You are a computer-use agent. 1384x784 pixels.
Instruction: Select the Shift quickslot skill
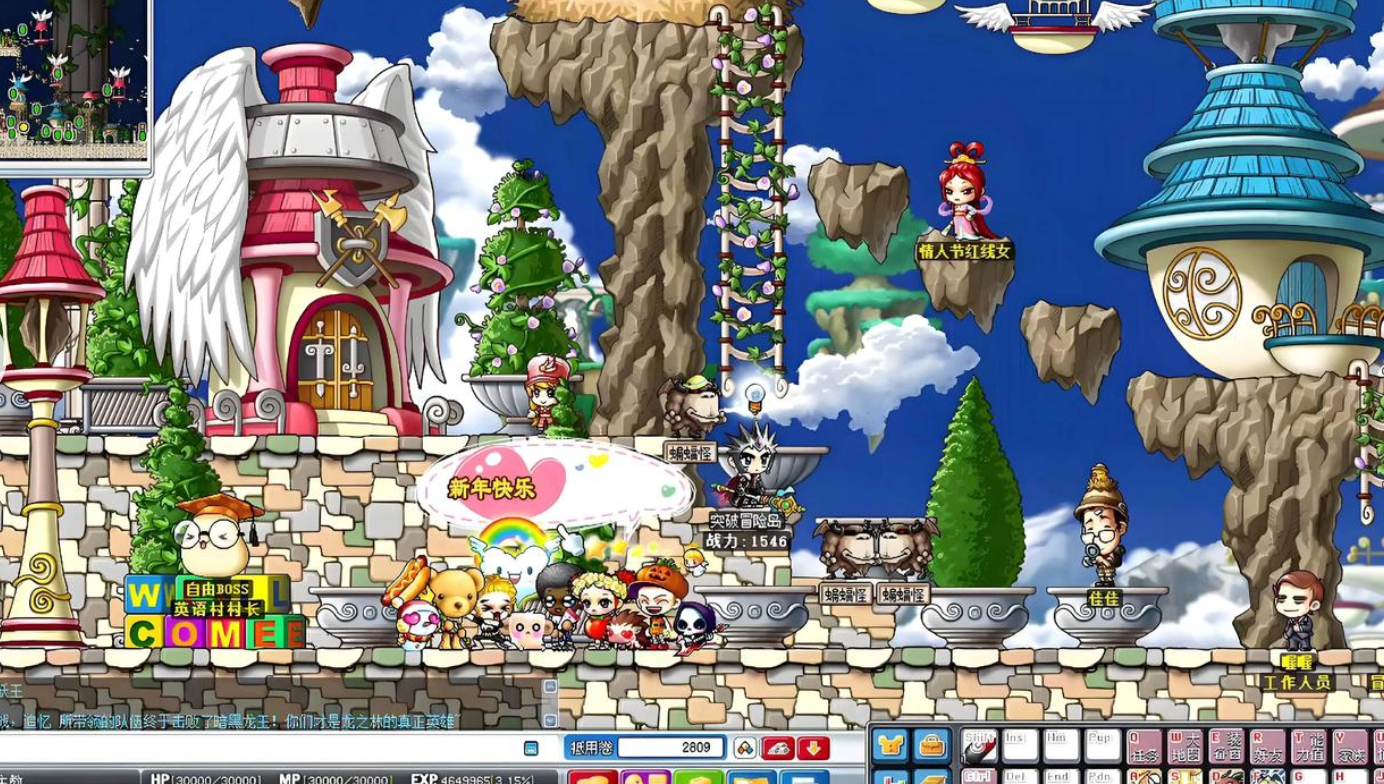coord(979,747)
